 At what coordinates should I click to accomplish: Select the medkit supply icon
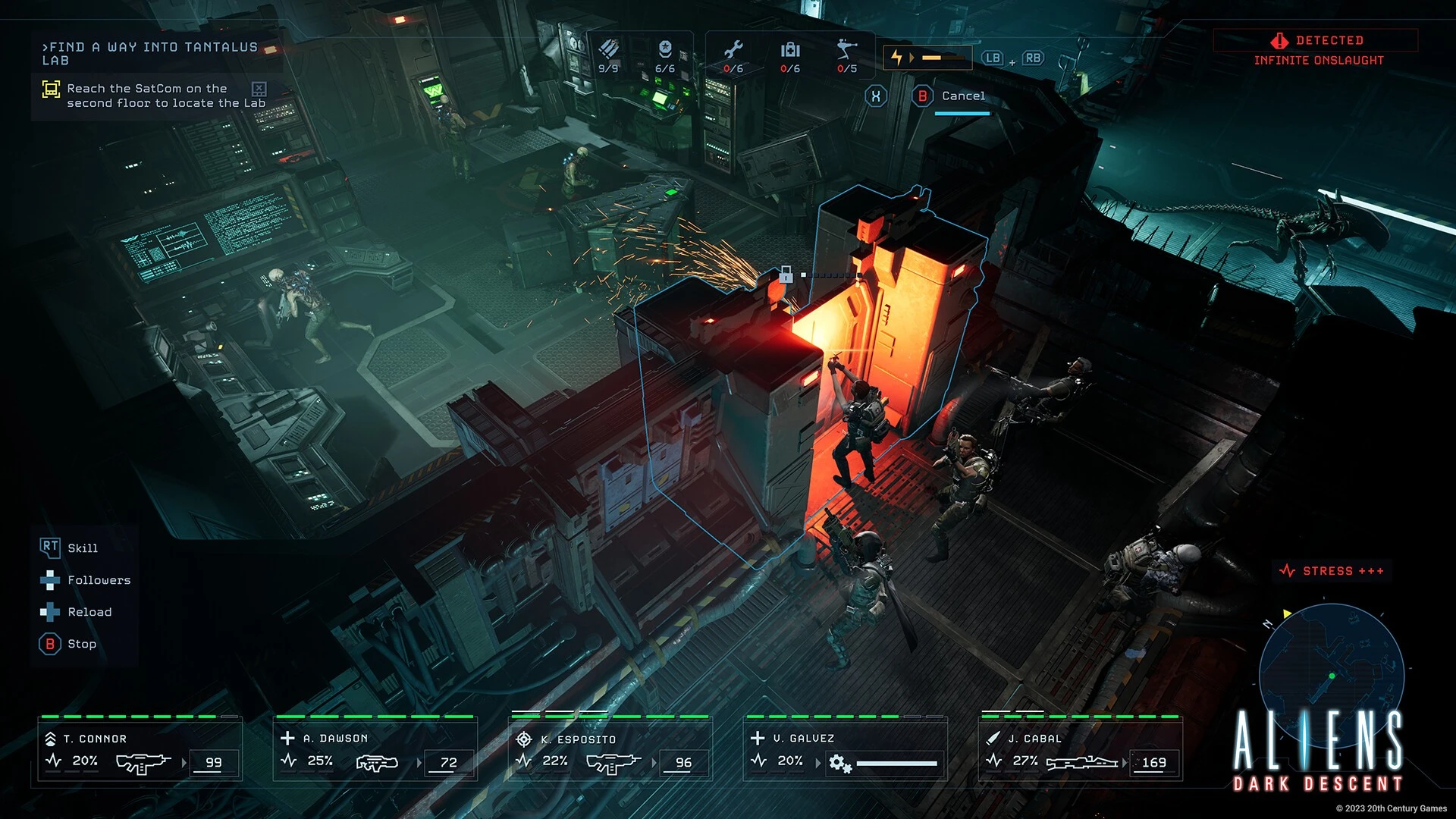click(790, 56)
